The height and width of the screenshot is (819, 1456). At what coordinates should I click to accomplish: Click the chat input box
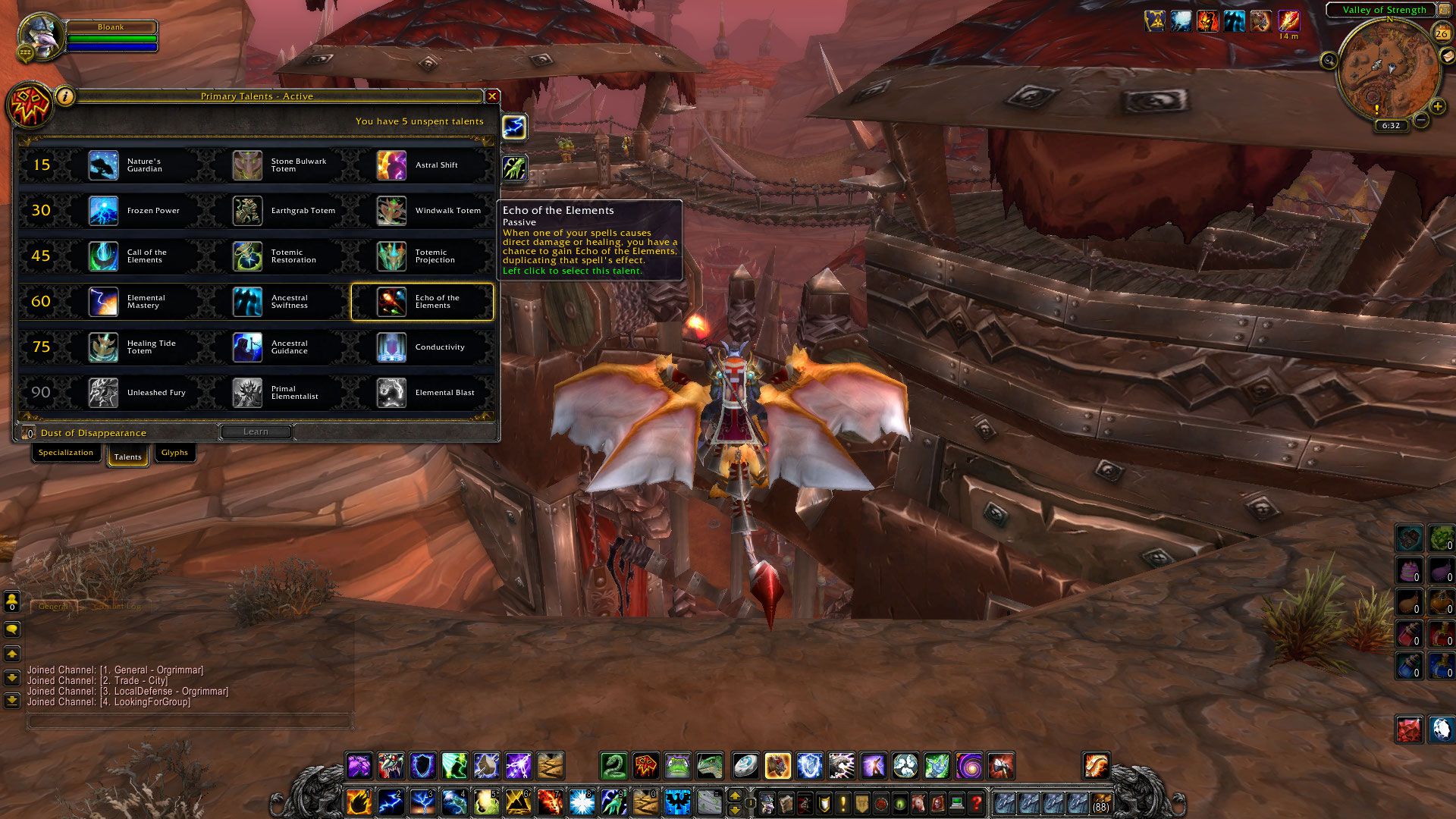(190, 721)
